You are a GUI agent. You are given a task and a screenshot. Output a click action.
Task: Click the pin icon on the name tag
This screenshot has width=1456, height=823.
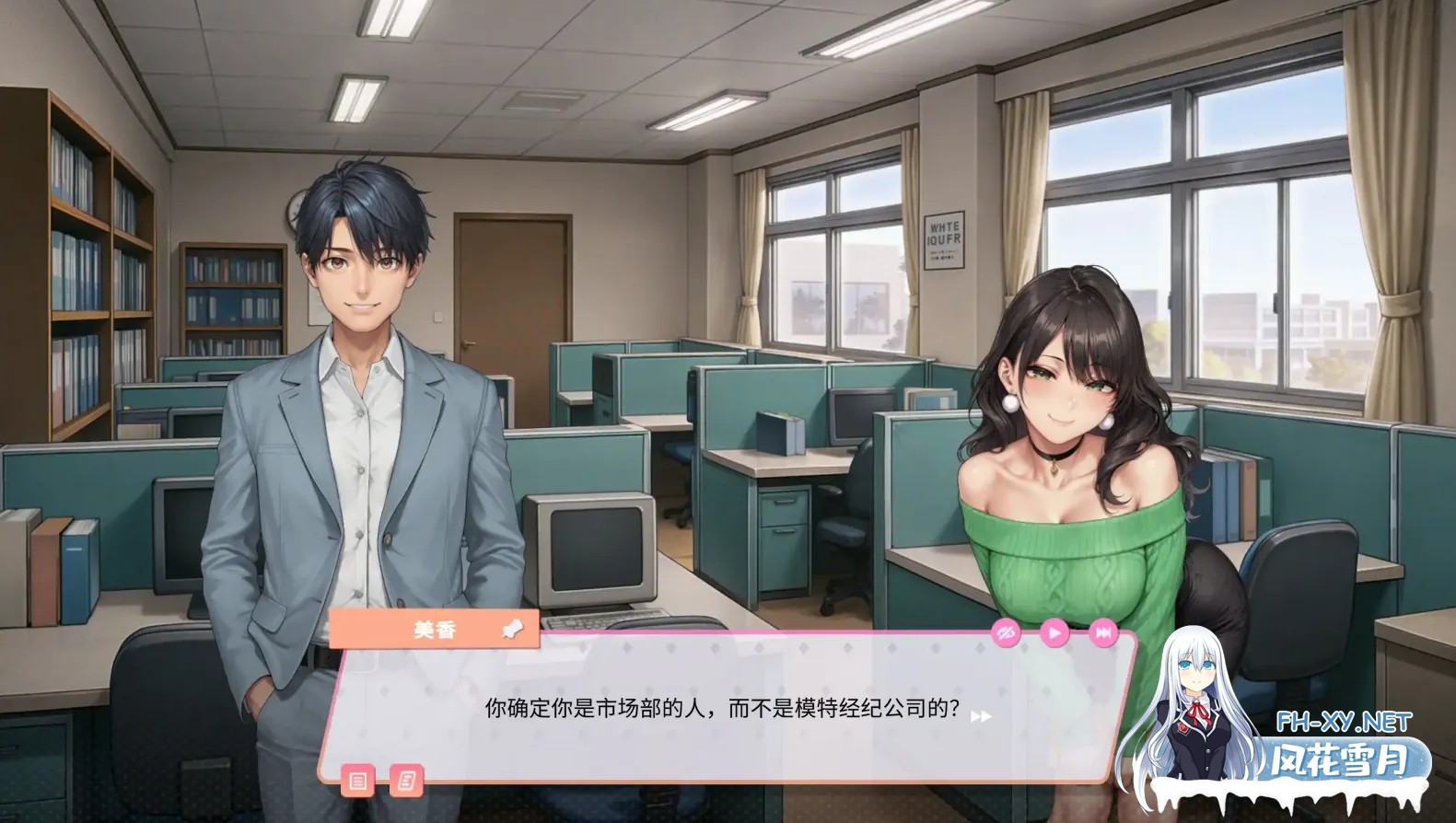(512, 630)
